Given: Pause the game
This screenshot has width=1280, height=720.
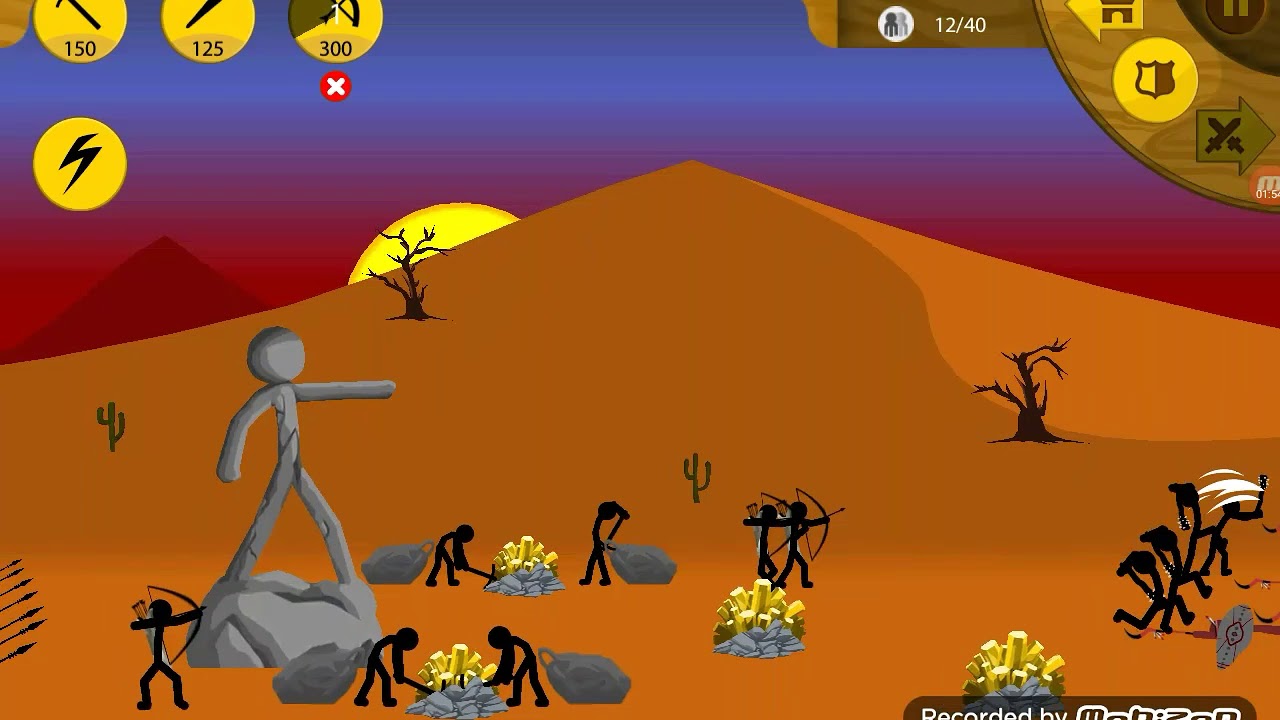Looking at the screenshot, I should coord(1237,12).
